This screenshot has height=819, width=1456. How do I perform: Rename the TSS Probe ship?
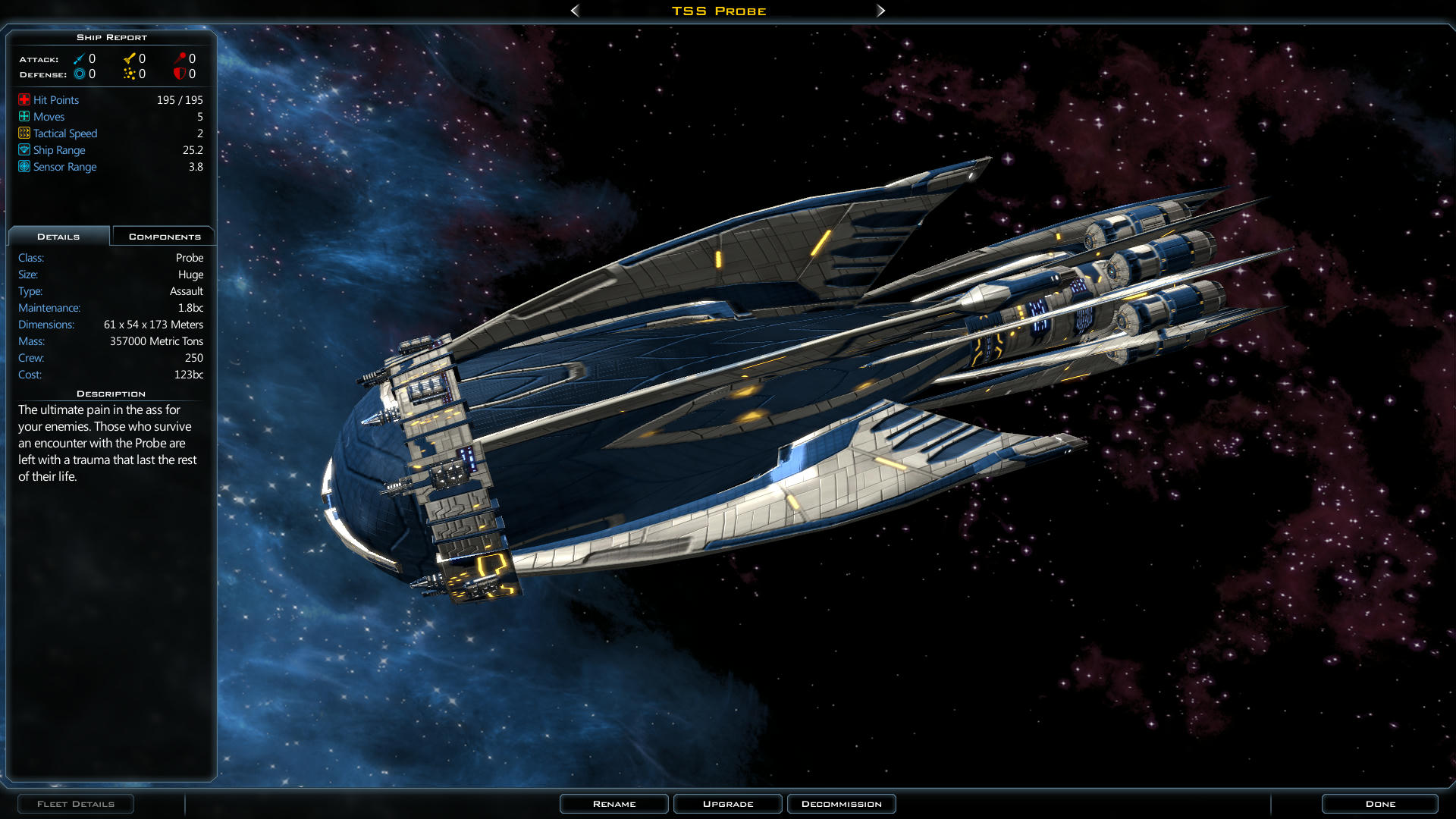614,804
